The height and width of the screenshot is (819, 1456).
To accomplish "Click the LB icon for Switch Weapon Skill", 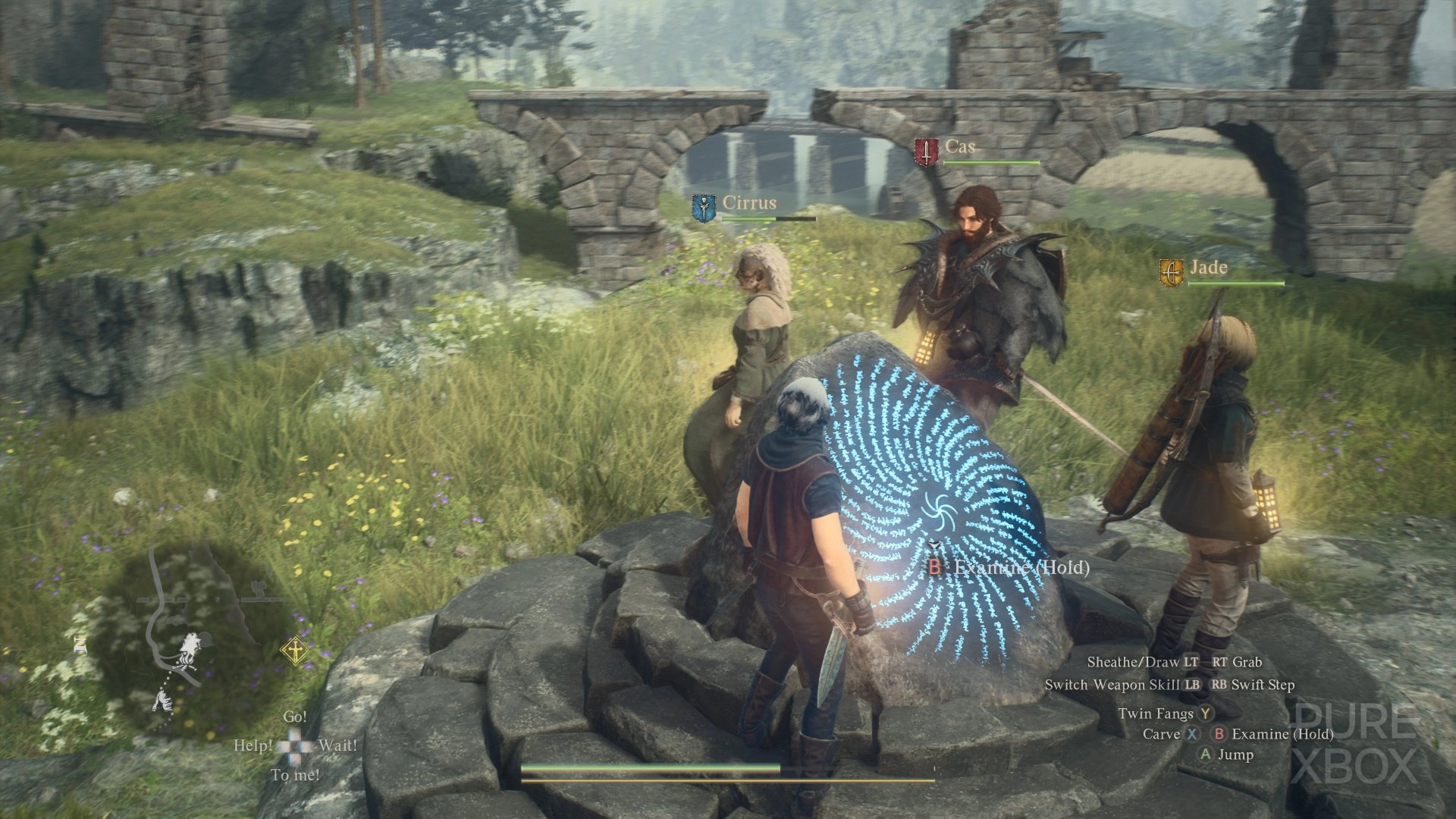I will 1194,683.
